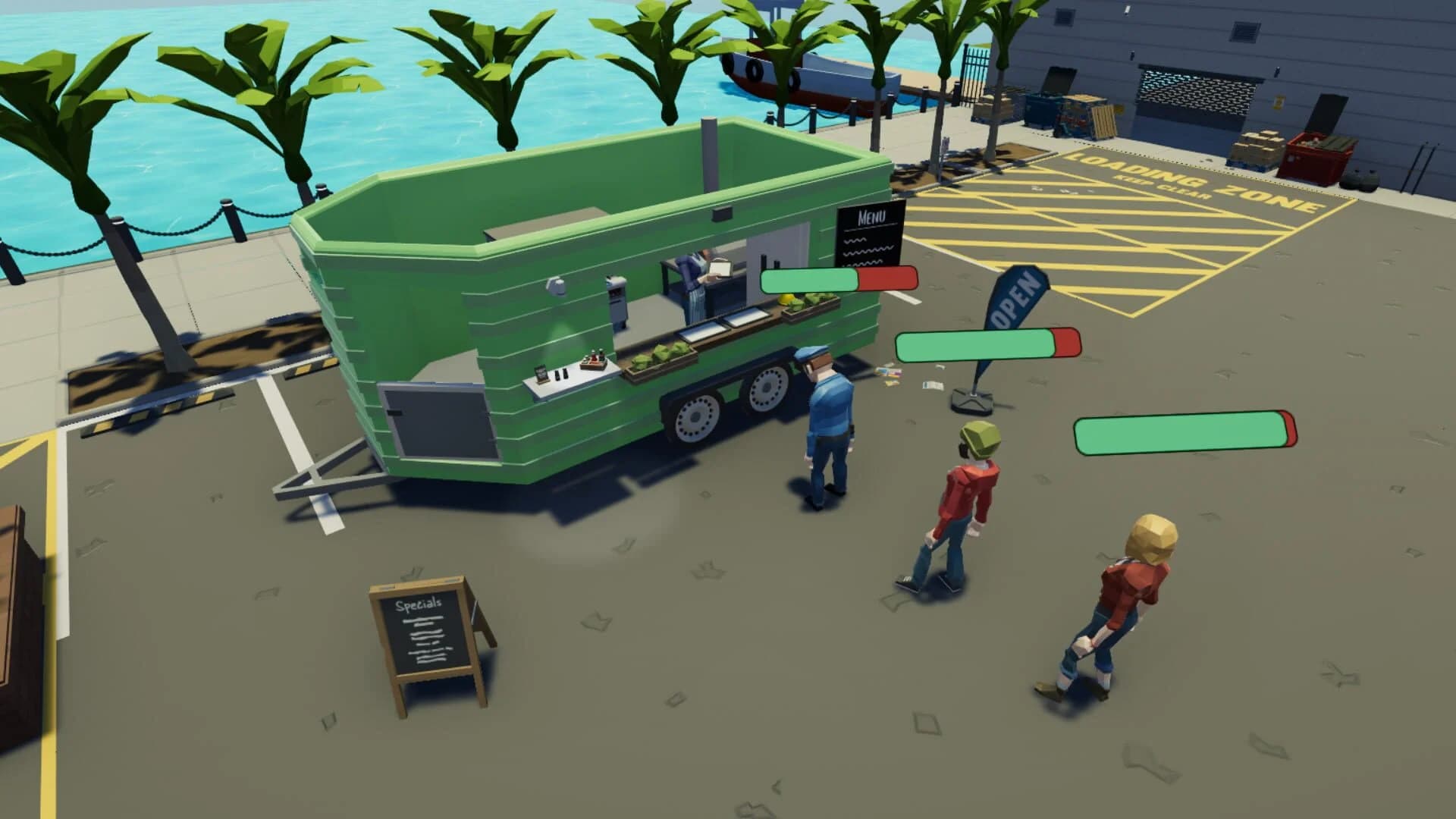1456x819 pixels.
Task: Select the coffee machine inside the trailer
Action: coord(616,300)
